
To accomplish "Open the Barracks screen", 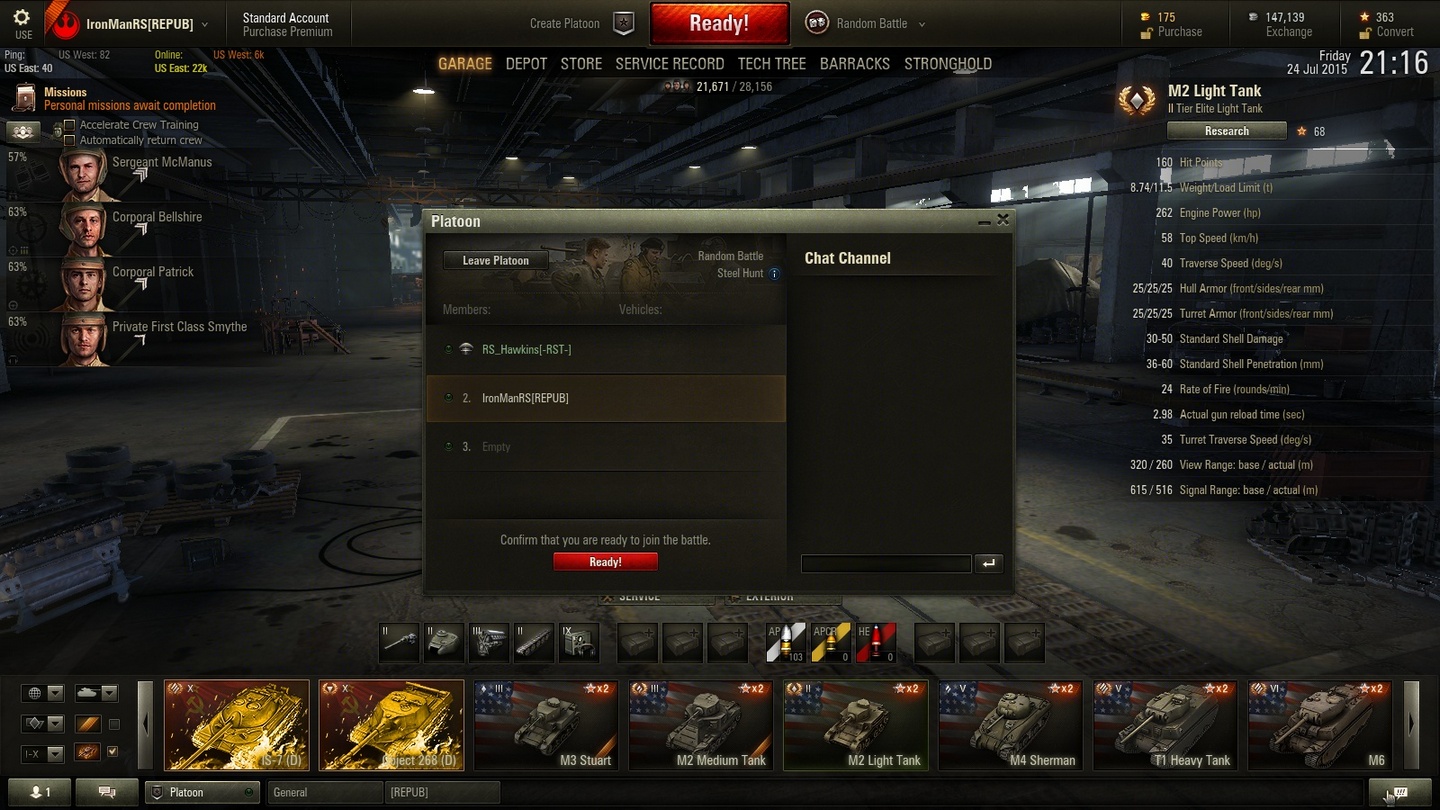I will tap(854, 64).
